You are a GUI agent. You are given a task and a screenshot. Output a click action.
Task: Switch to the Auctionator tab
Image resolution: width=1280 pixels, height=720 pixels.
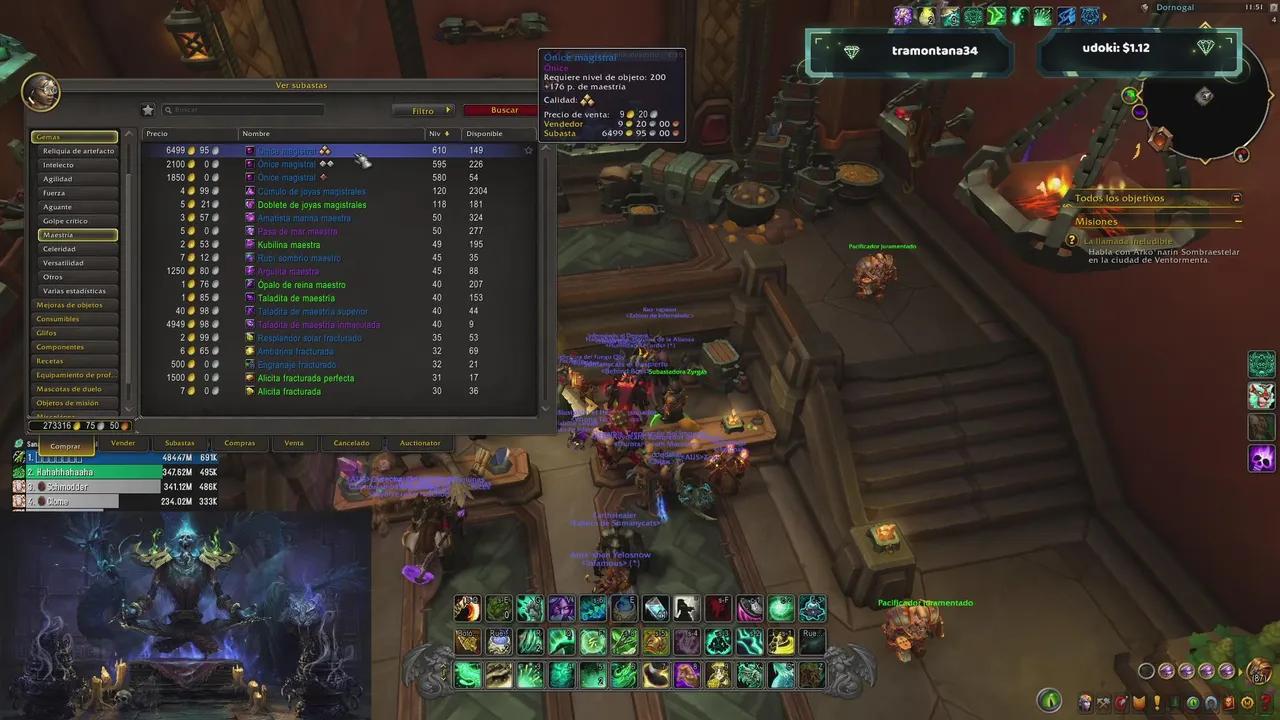point(420,443)
